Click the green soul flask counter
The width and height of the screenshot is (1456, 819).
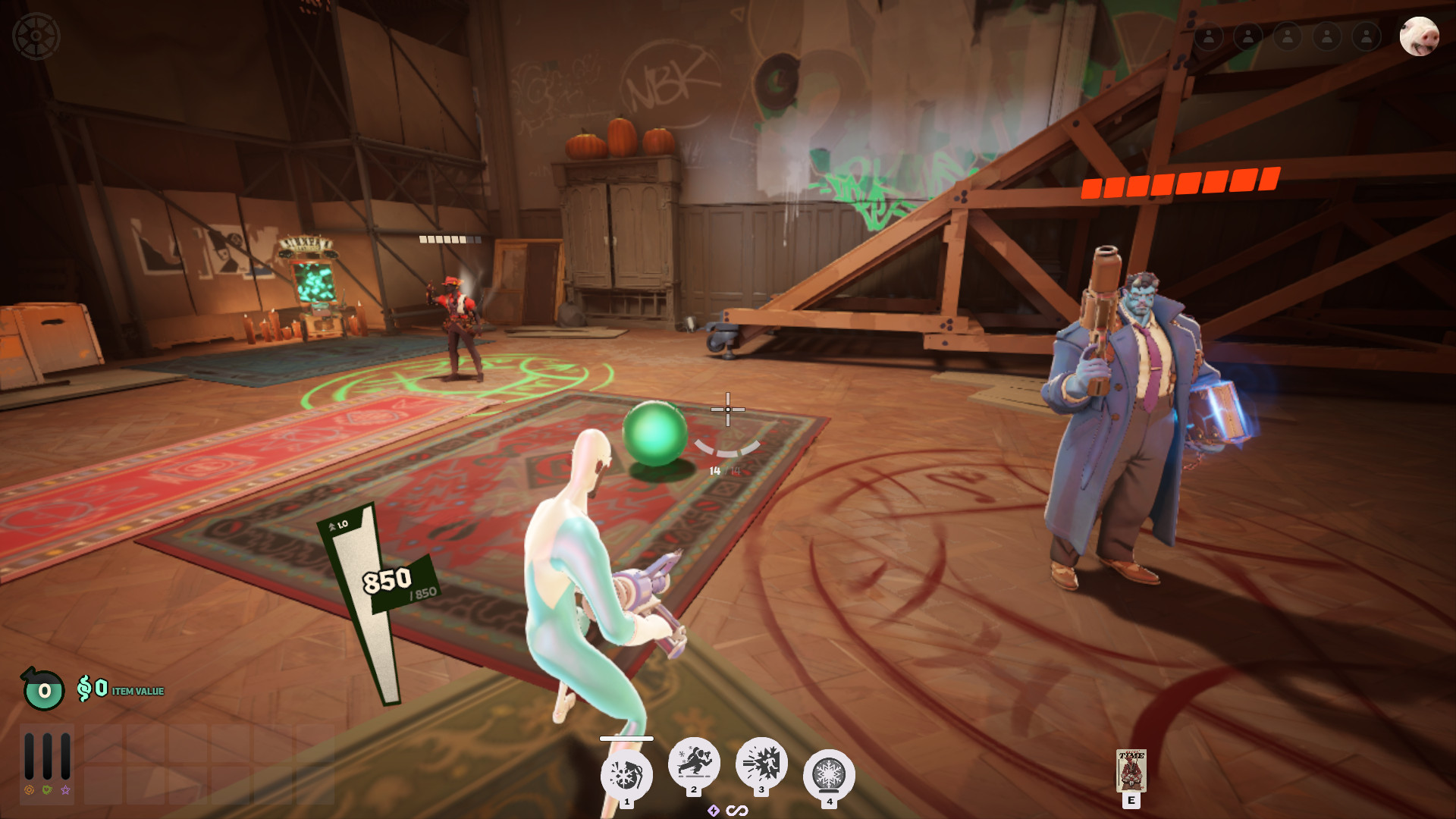tap(43, 689)
